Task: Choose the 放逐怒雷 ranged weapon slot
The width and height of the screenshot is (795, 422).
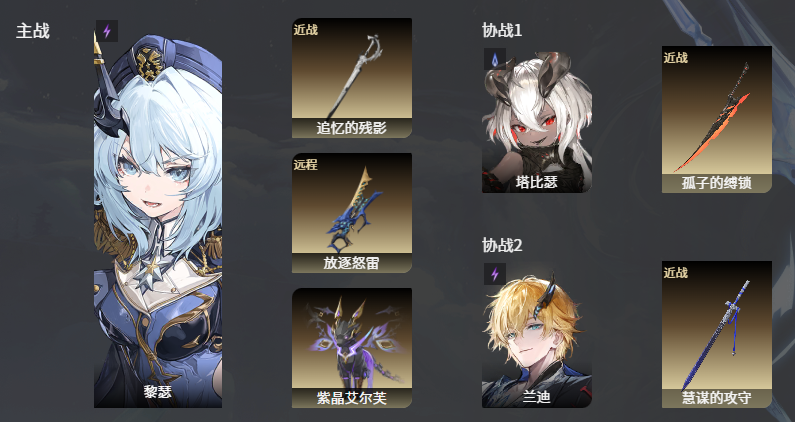Action: coord(352,213)
